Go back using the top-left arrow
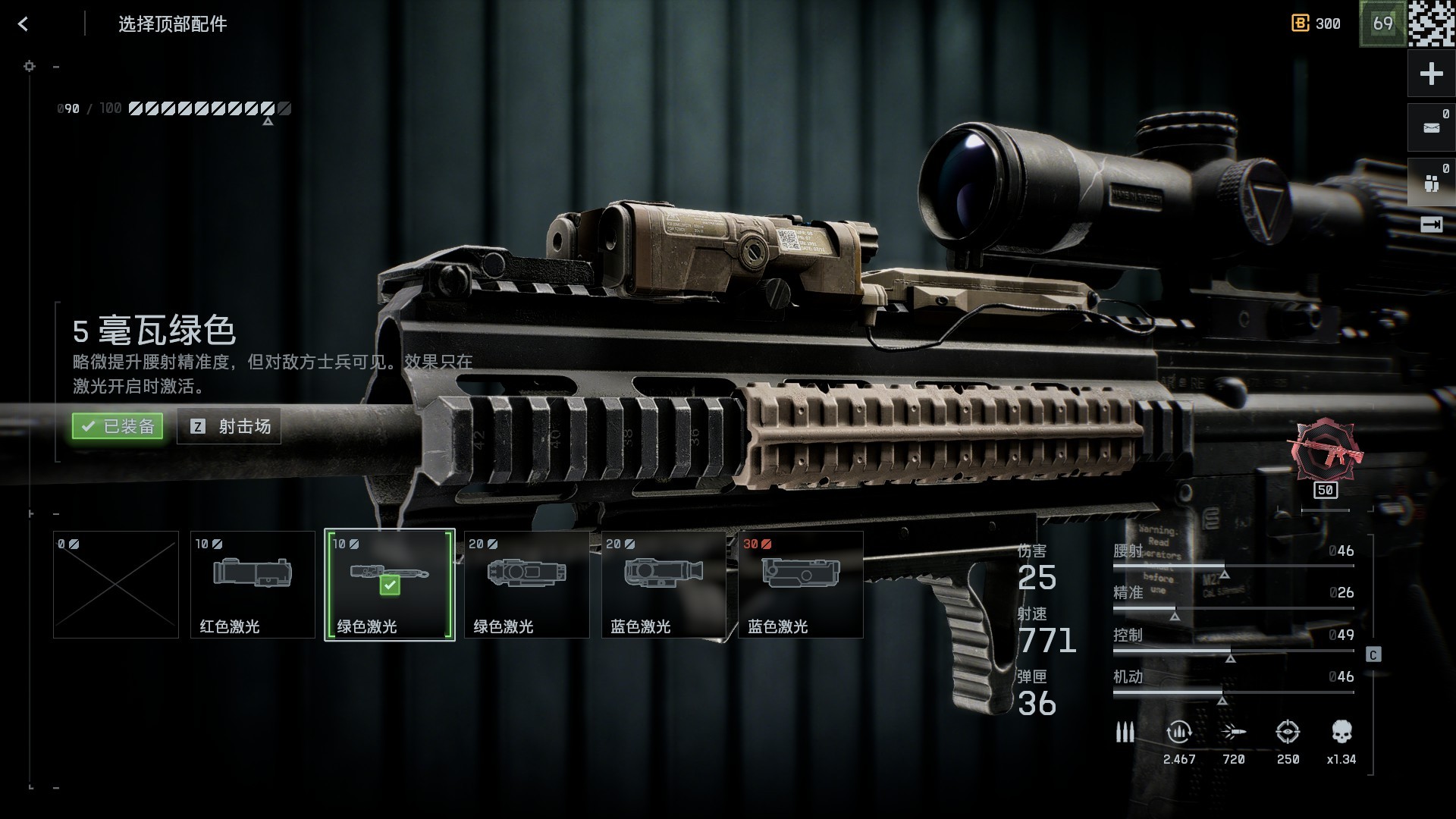The width and height of the screenshot is (1456, 819). pos(23,24)
